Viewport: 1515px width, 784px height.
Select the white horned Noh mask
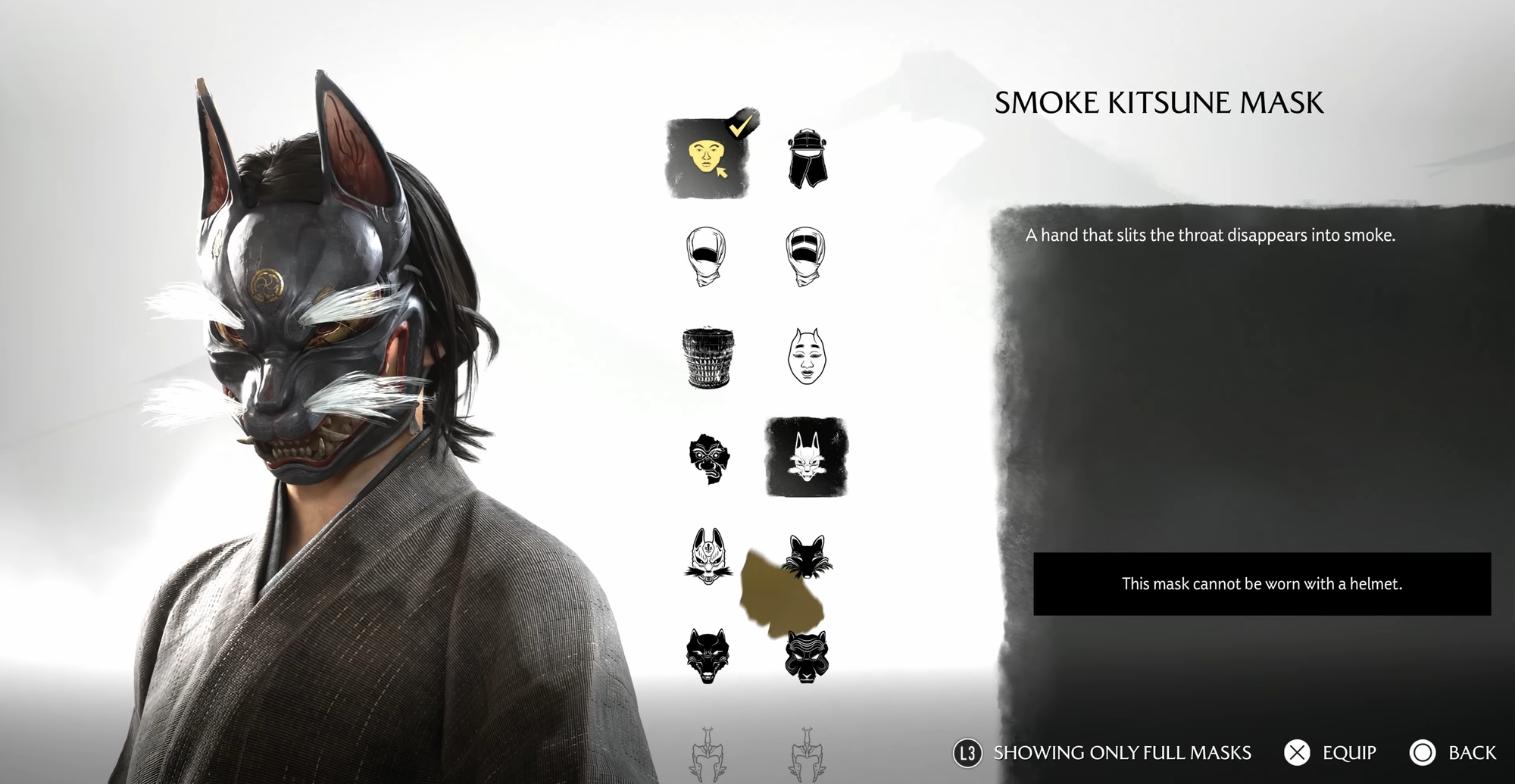click(806, 356)
